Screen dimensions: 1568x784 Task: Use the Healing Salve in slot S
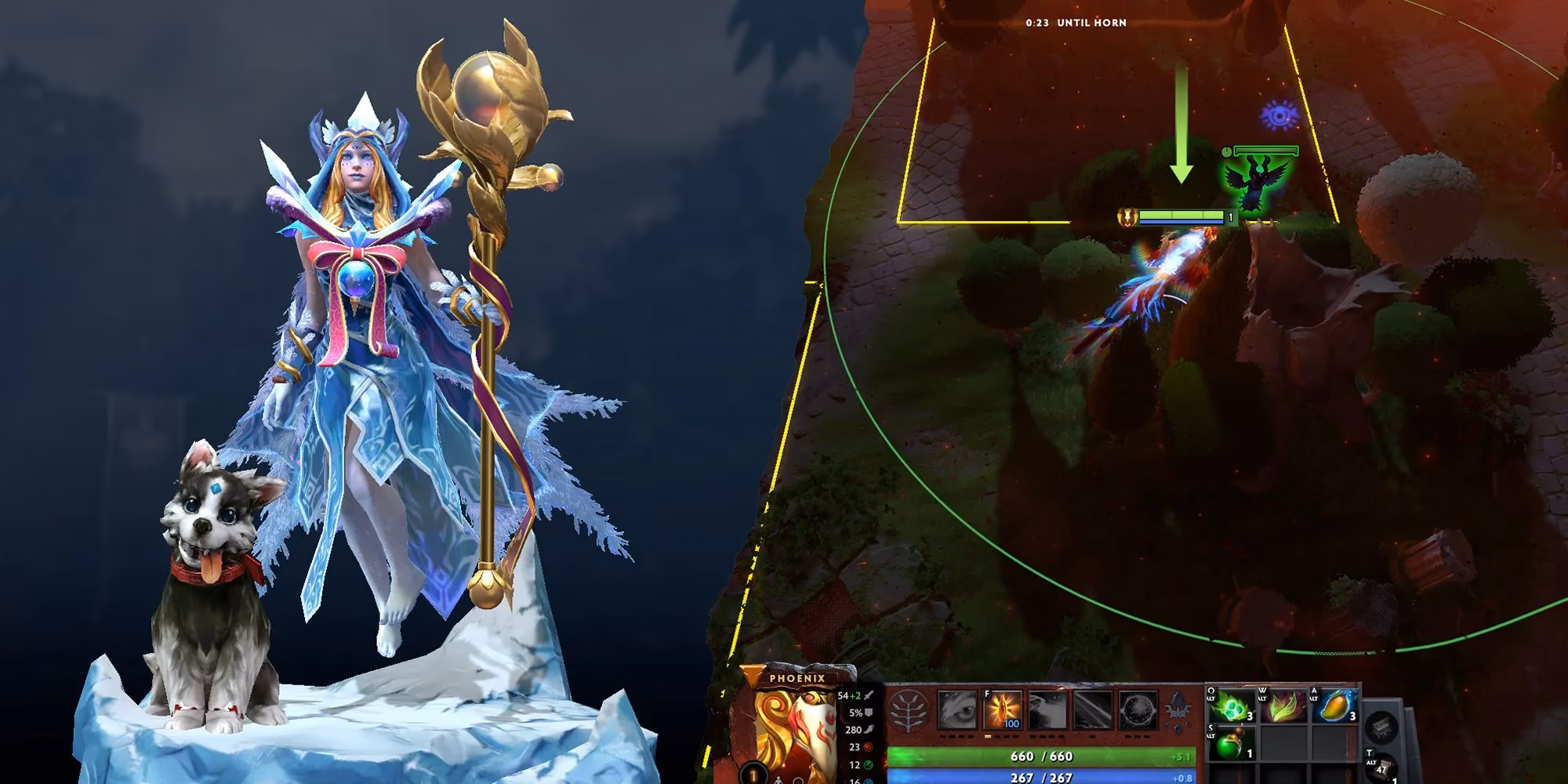point(1233,743)
